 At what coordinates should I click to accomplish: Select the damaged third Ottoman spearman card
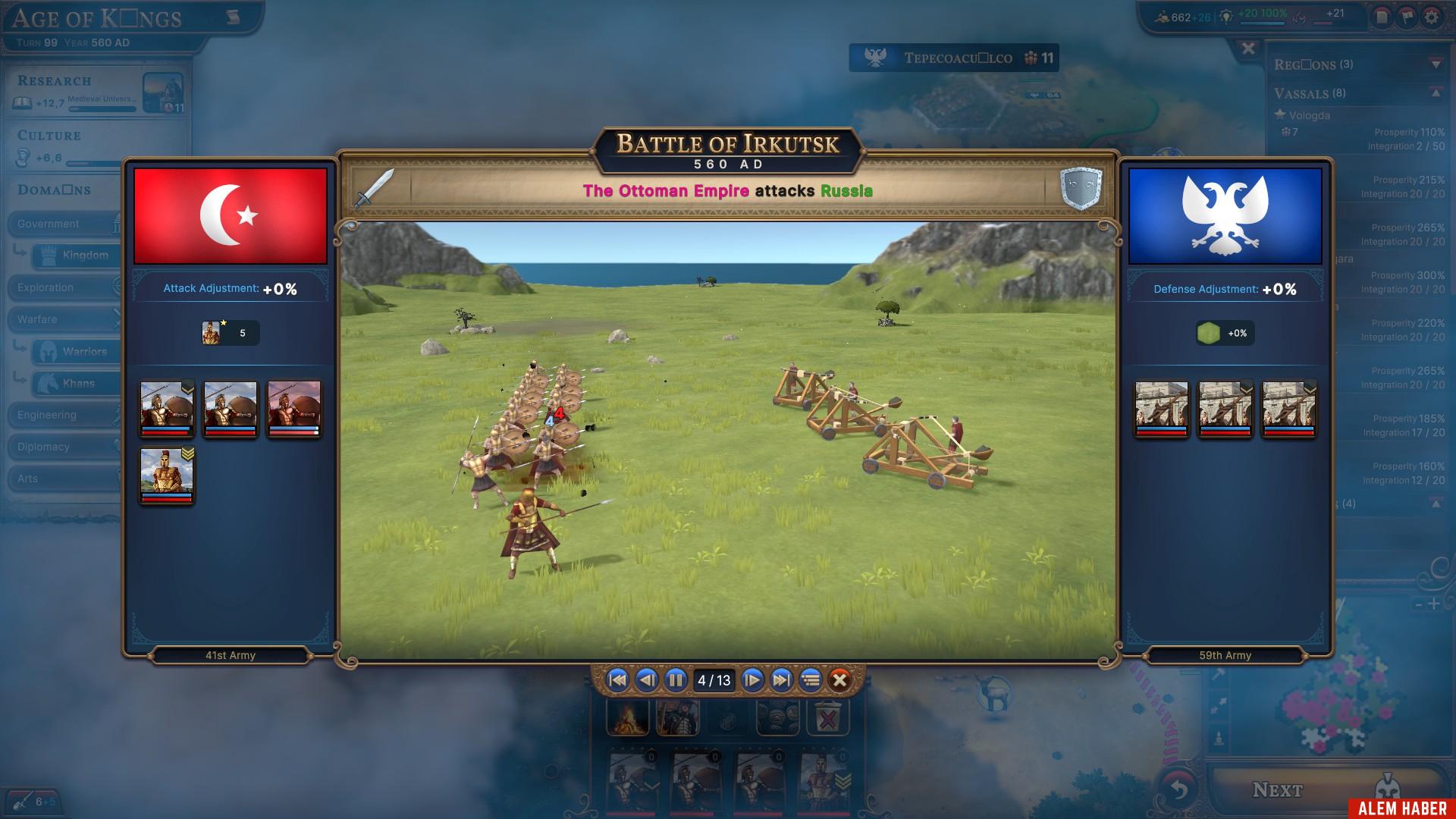tap(294, 409)
